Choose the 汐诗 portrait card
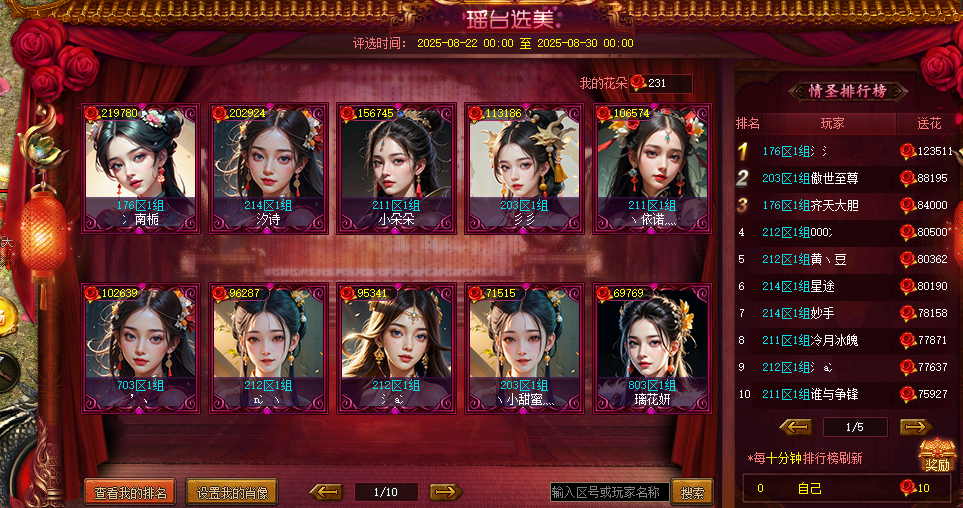 click(x=268, y=168)
